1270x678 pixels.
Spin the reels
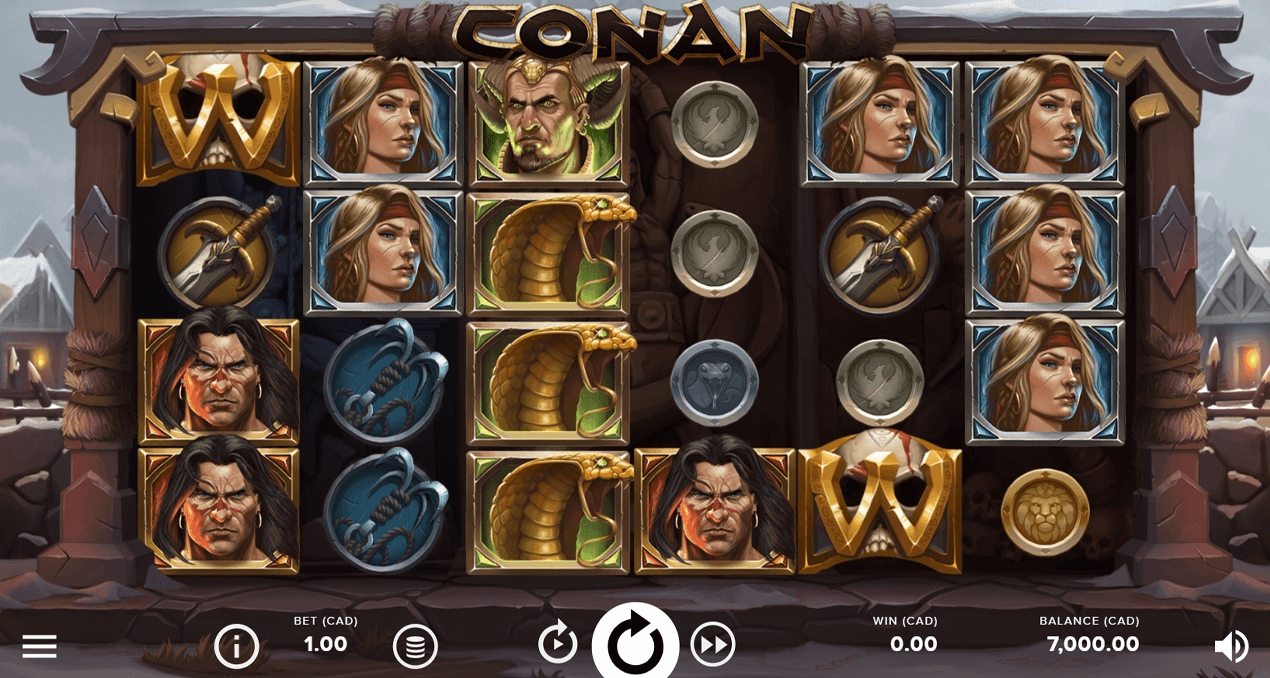coord(636,645)
